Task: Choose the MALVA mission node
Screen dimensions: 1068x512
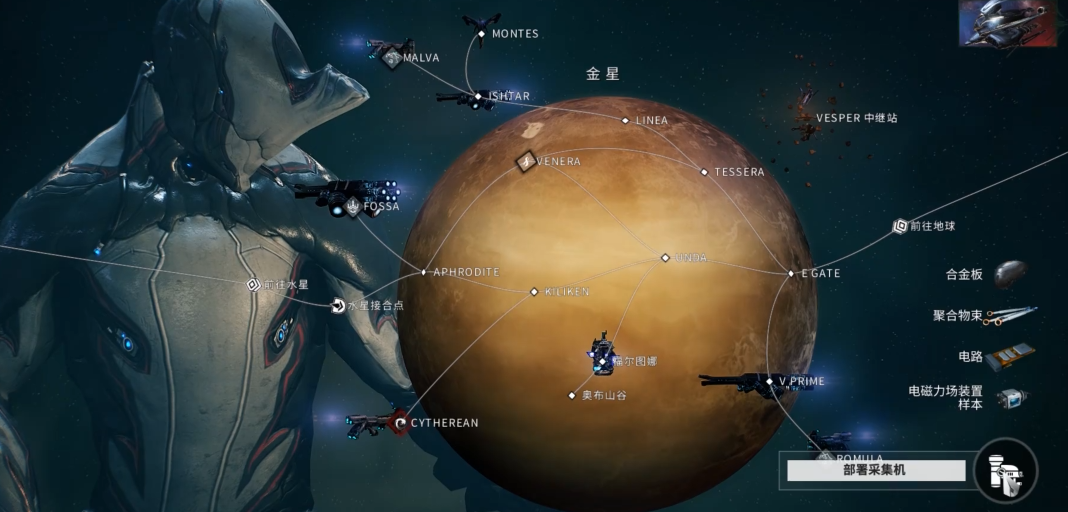Action: pos(392,58)
